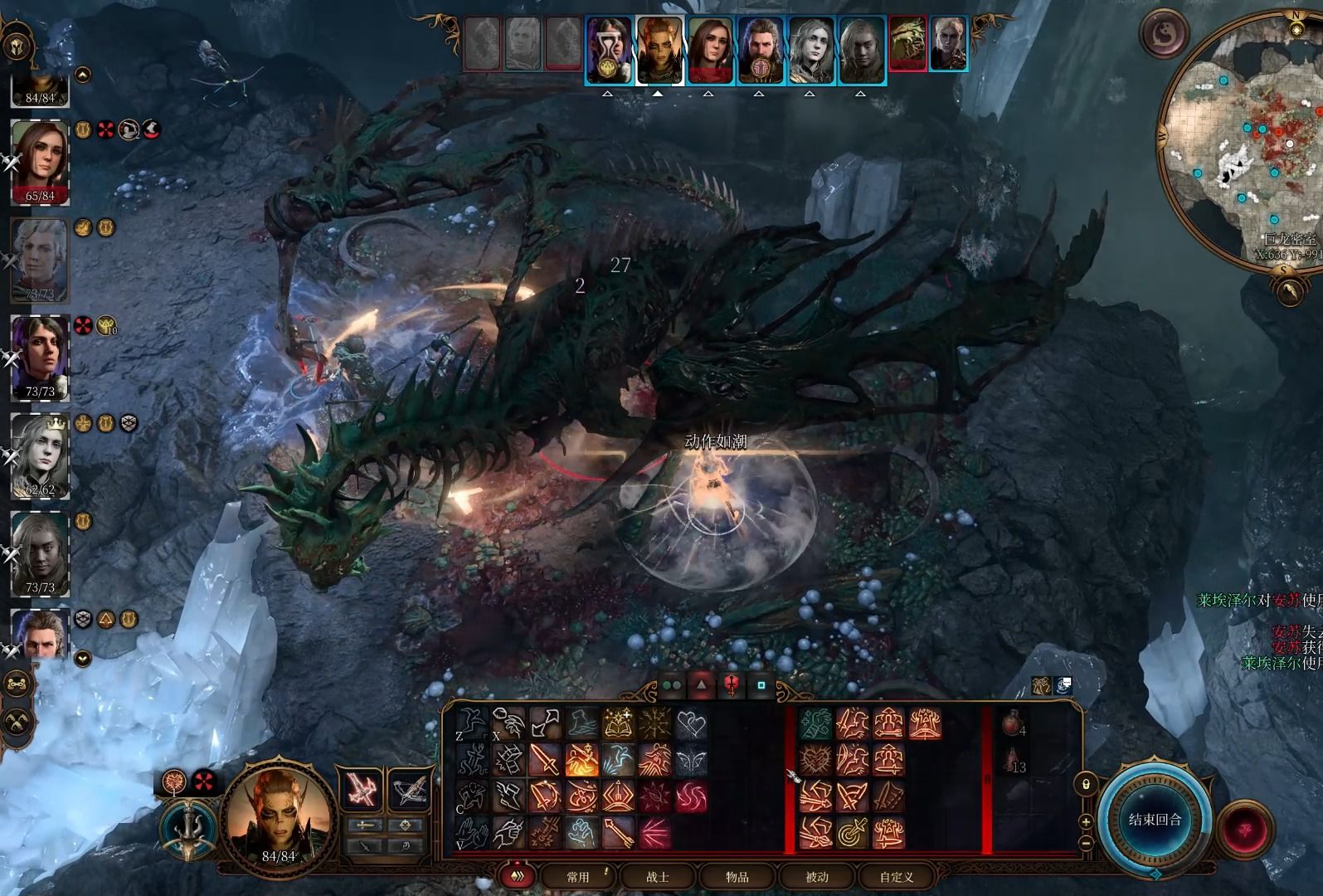Open the 战士 fighter hotbar tab

[658, 877]
